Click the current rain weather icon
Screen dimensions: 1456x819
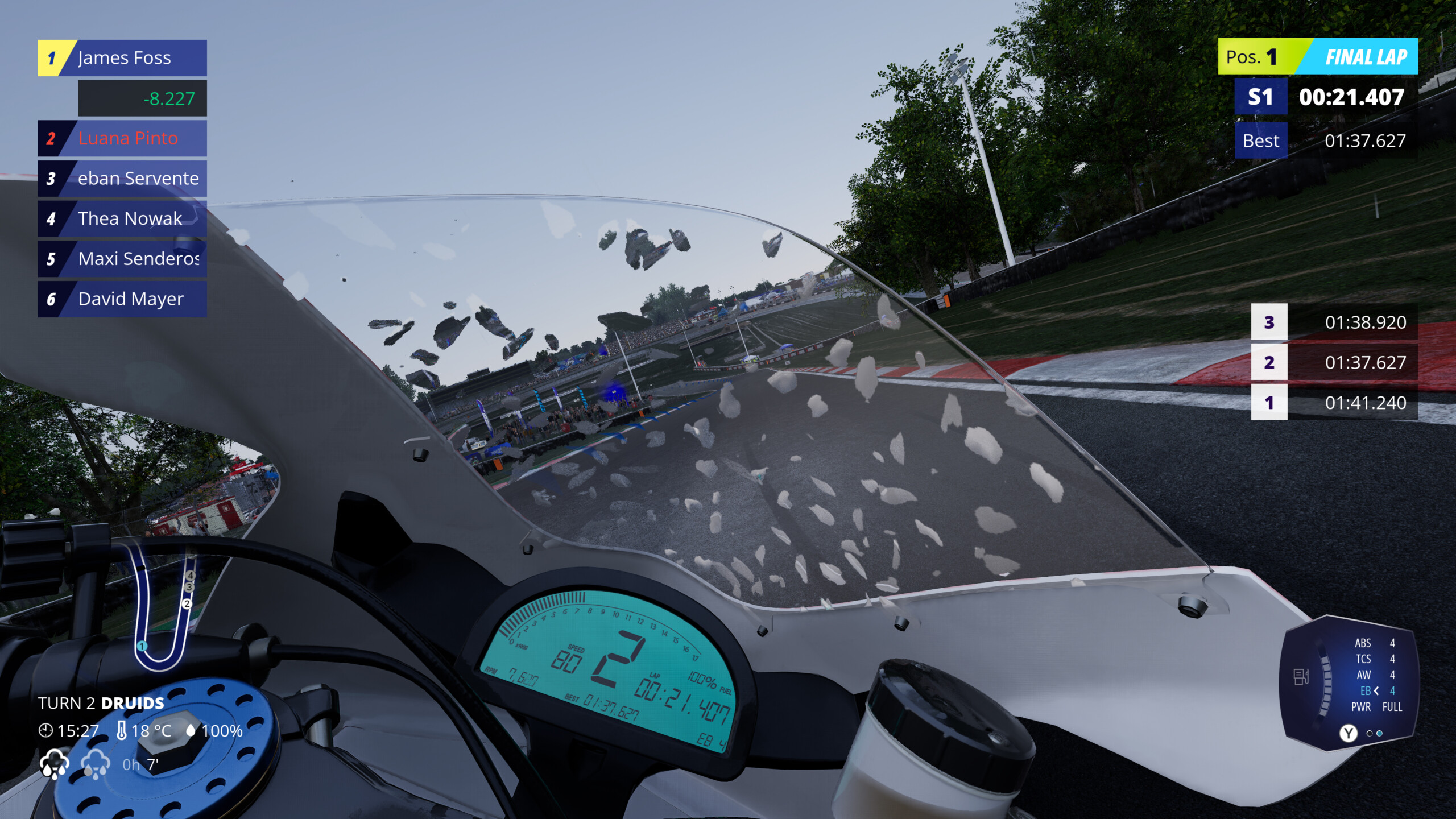(55, 764)
